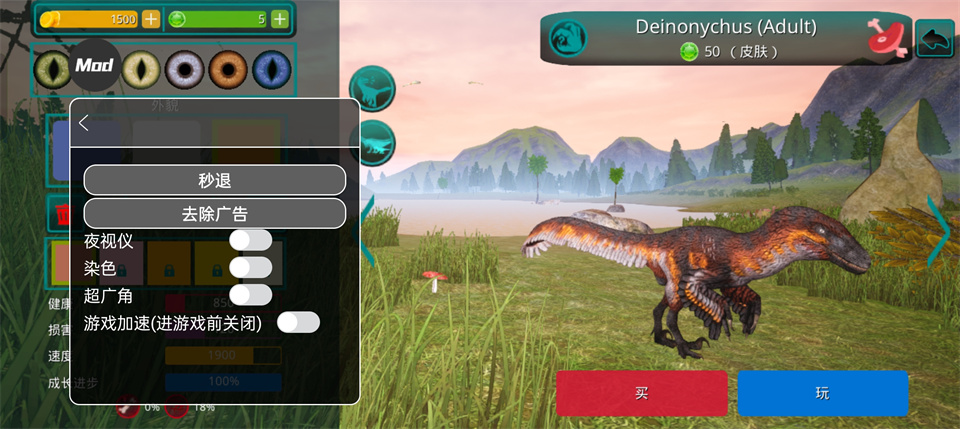Choose the blue eye color
The width and height of the screenshot is (960, 429).
pos(270,69)
